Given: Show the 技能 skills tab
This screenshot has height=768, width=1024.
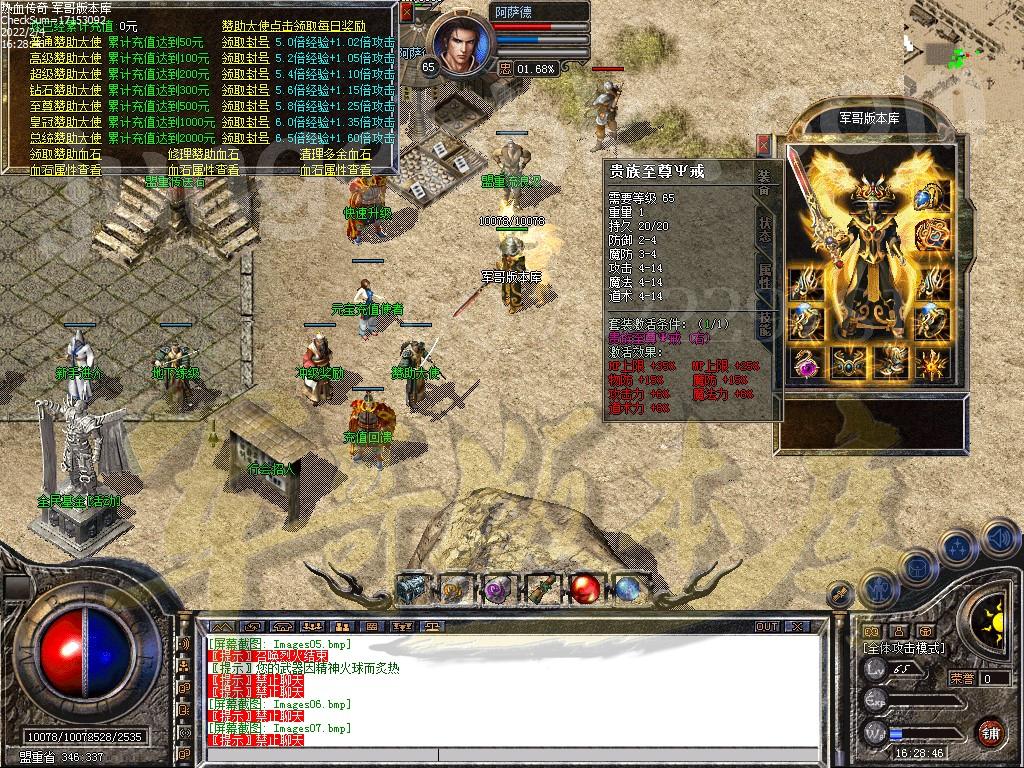Looking at the screenshot, I should 764,323.
